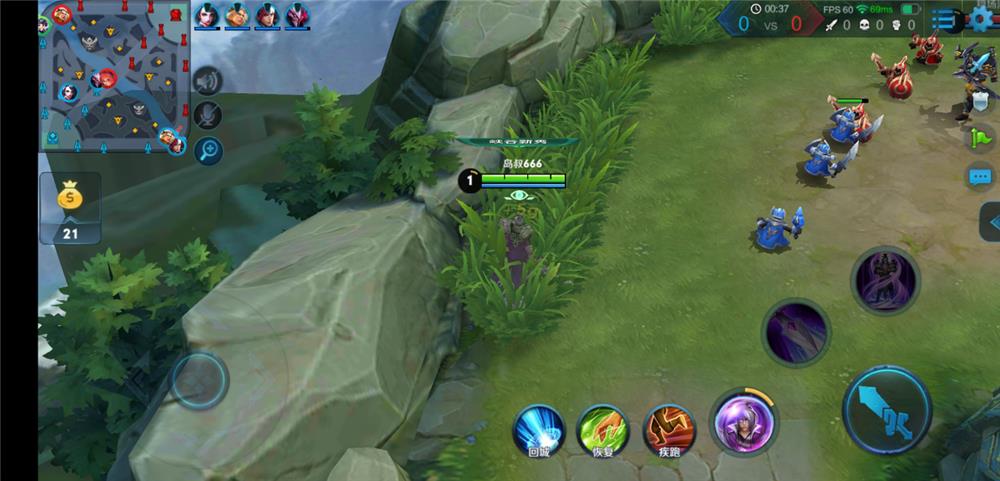The height and width of the screenshot is (481, 1000).
Task: Cast the 疾跑 sprint summoner spell
Action: 669,428
